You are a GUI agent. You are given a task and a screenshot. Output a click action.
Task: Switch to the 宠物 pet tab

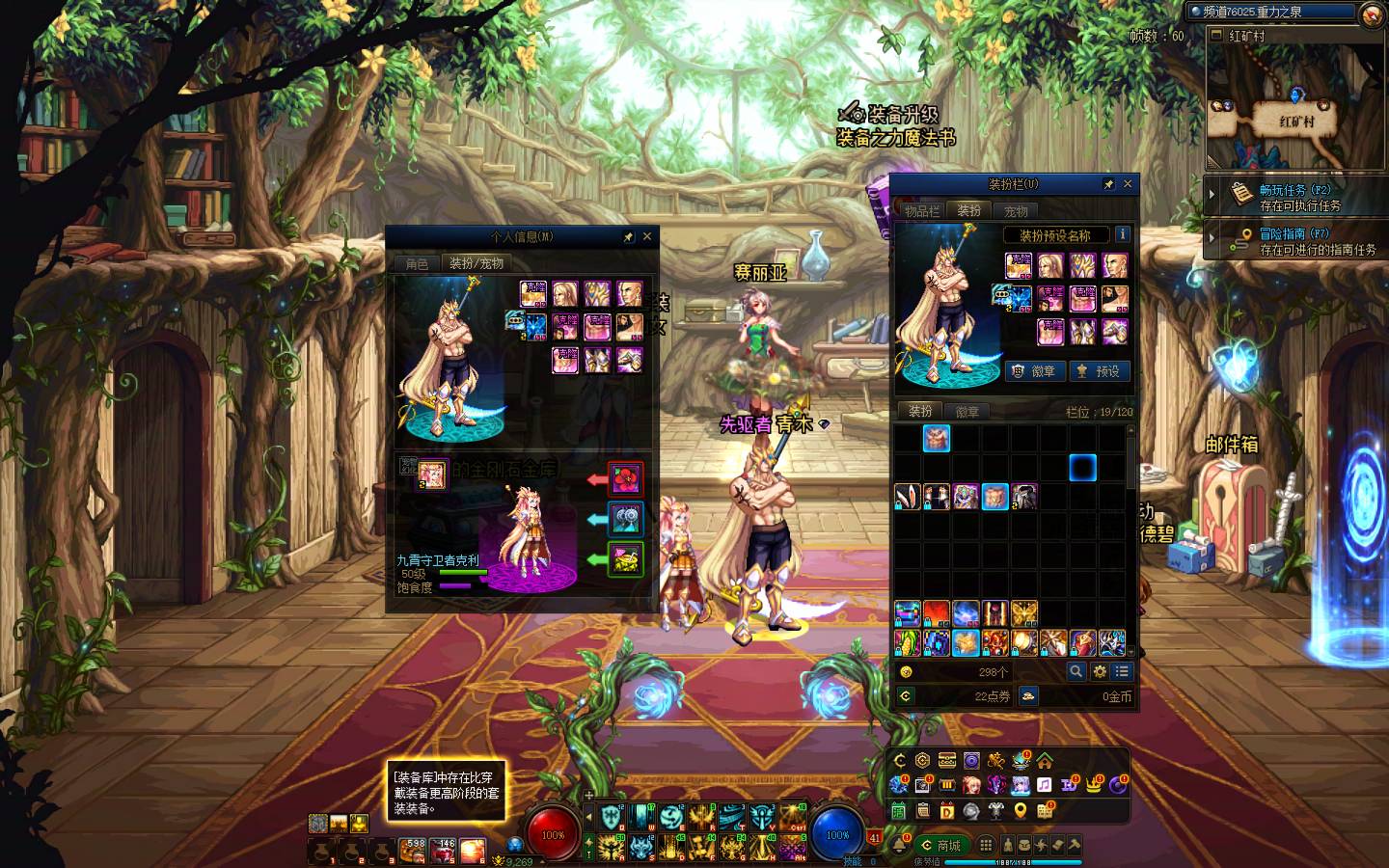click(x=1016, y=210)
